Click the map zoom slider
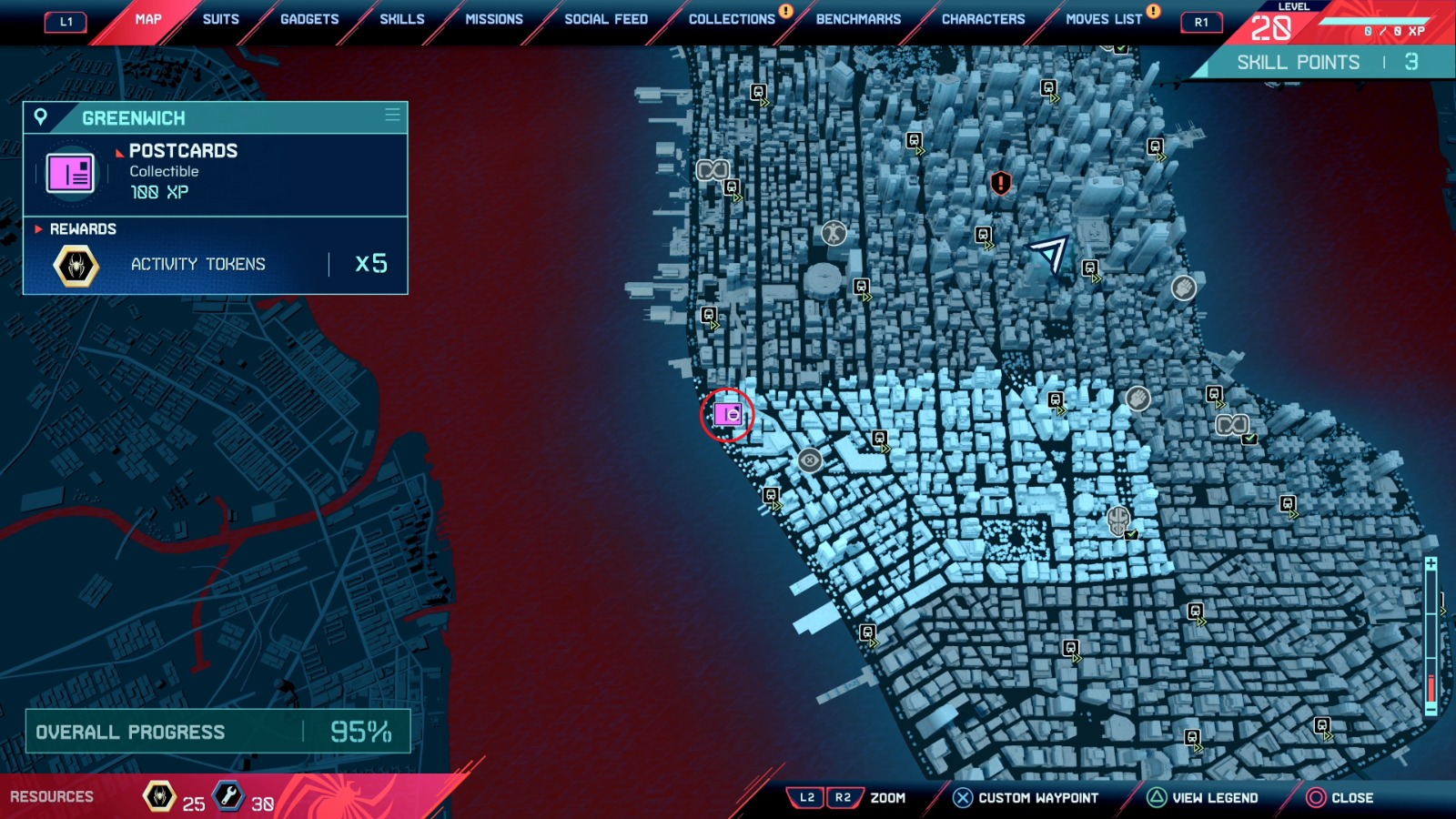Image resolution: width=1456 pixels, height=819 pixels. 1431,637
